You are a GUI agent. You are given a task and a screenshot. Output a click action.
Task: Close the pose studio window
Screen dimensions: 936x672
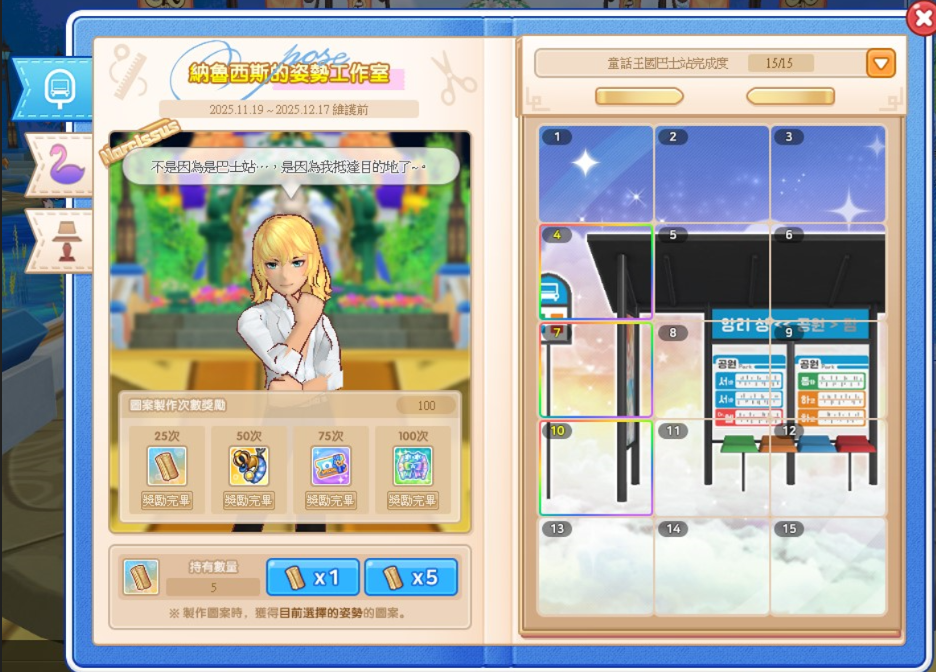(921, 19)
